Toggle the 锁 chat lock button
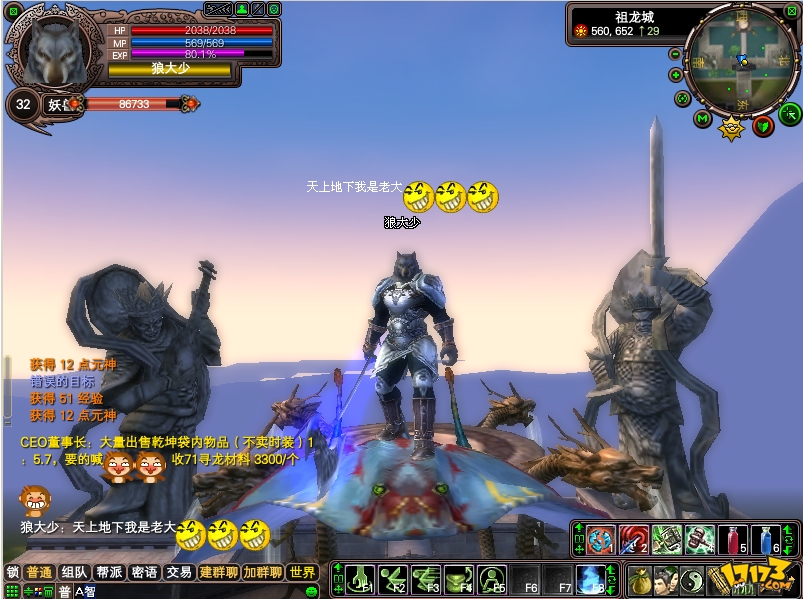This screenshot has width=803, height=599. point(12,573)
